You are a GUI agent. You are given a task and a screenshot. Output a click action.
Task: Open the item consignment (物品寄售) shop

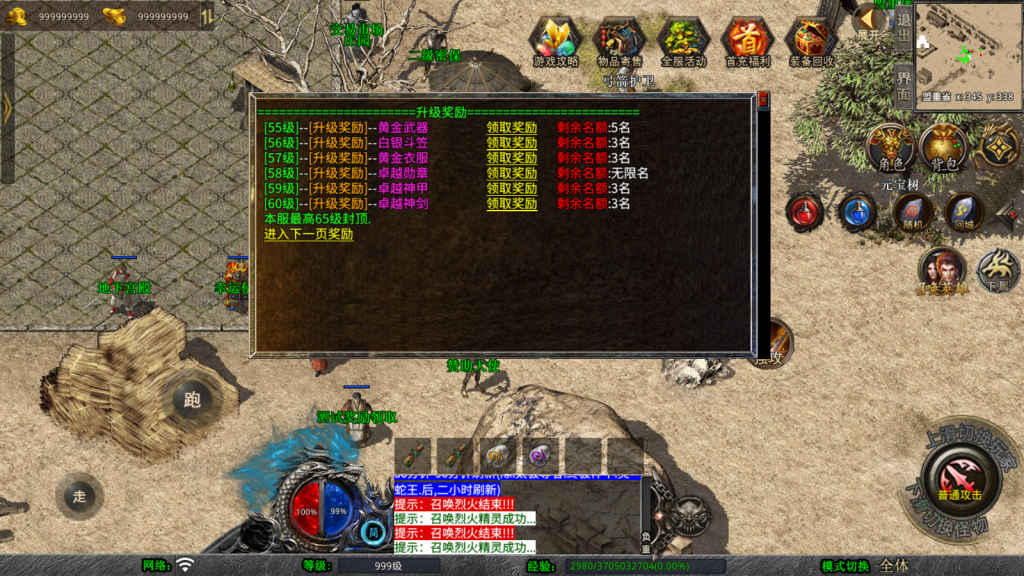tap(619, 42)
